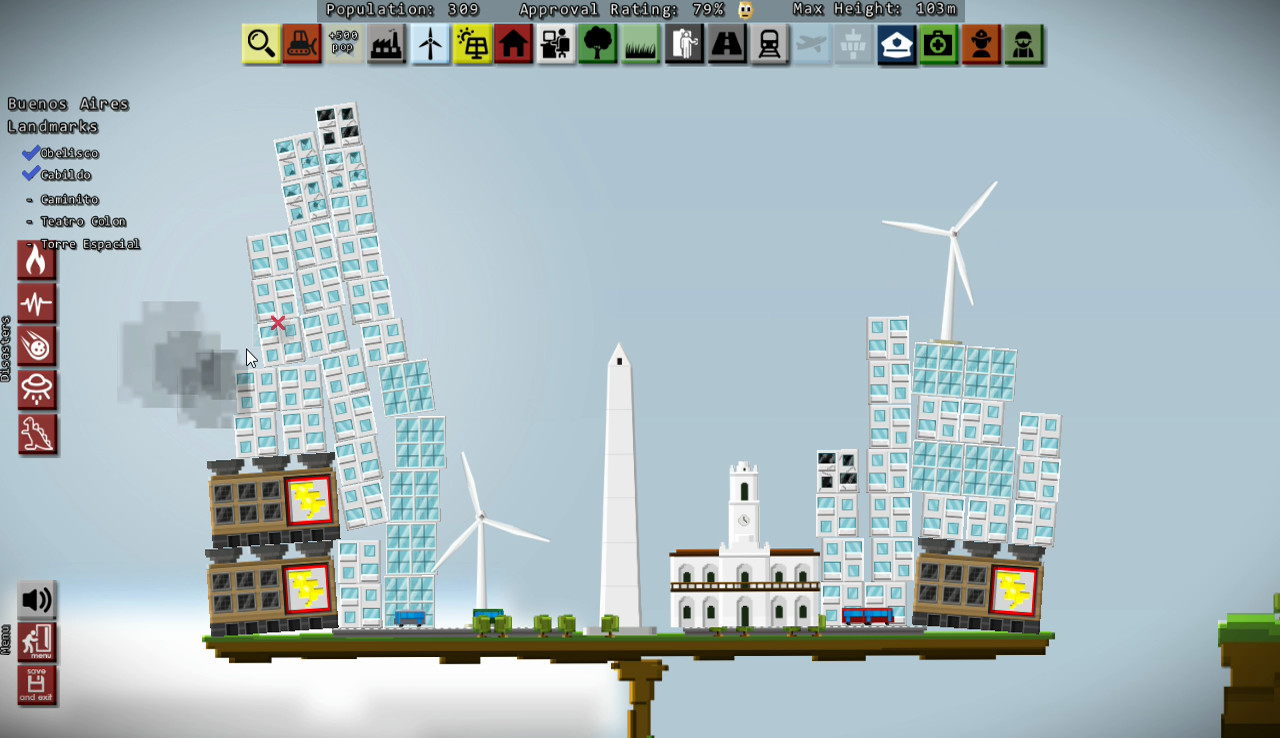Select the wind turbine tool
This screenshot has height=738, width=1280.
pyautogui.click(x=430, y=44)
